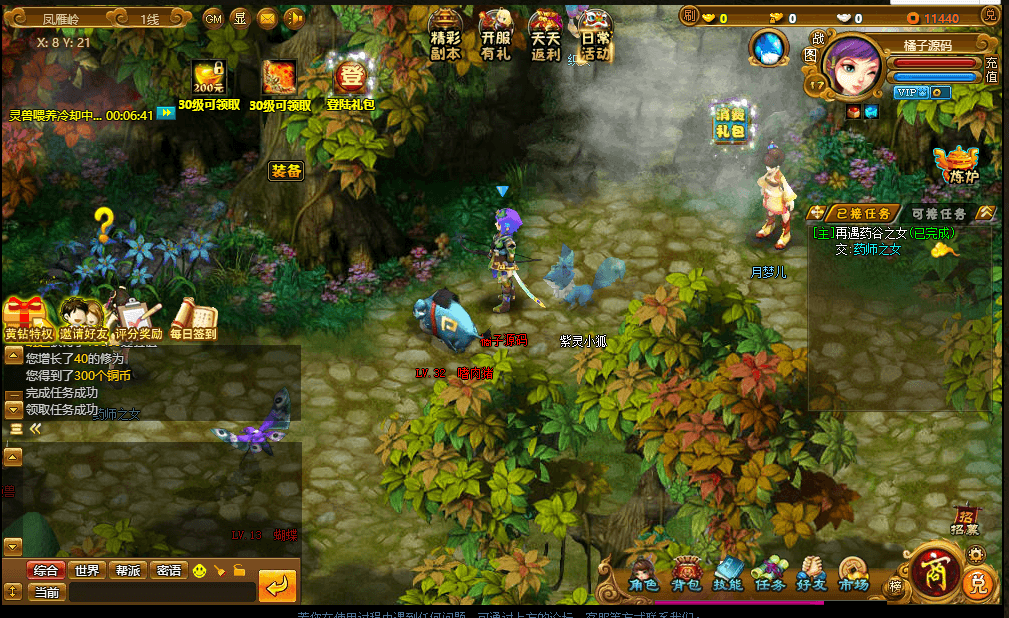This screenshot has height=618, width=1009.
Task: Open the 好友 friends list
Action: tap(810, 573)
